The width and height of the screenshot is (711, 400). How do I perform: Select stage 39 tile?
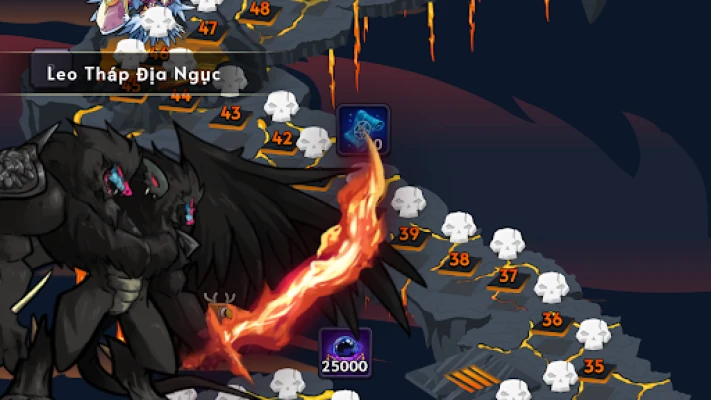tap(409, 235)
